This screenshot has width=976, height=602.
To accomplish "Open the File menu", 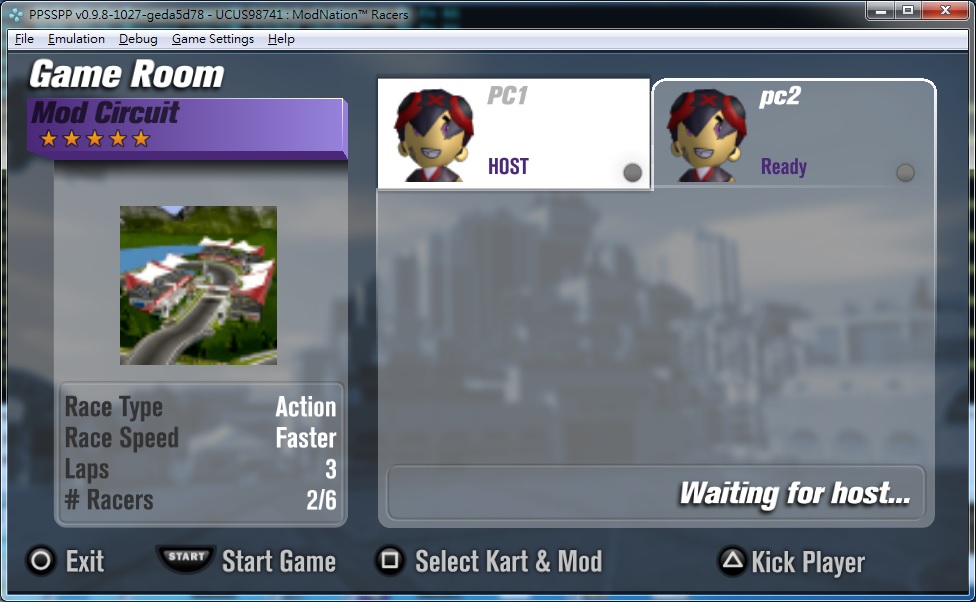I will click(25, 39).
